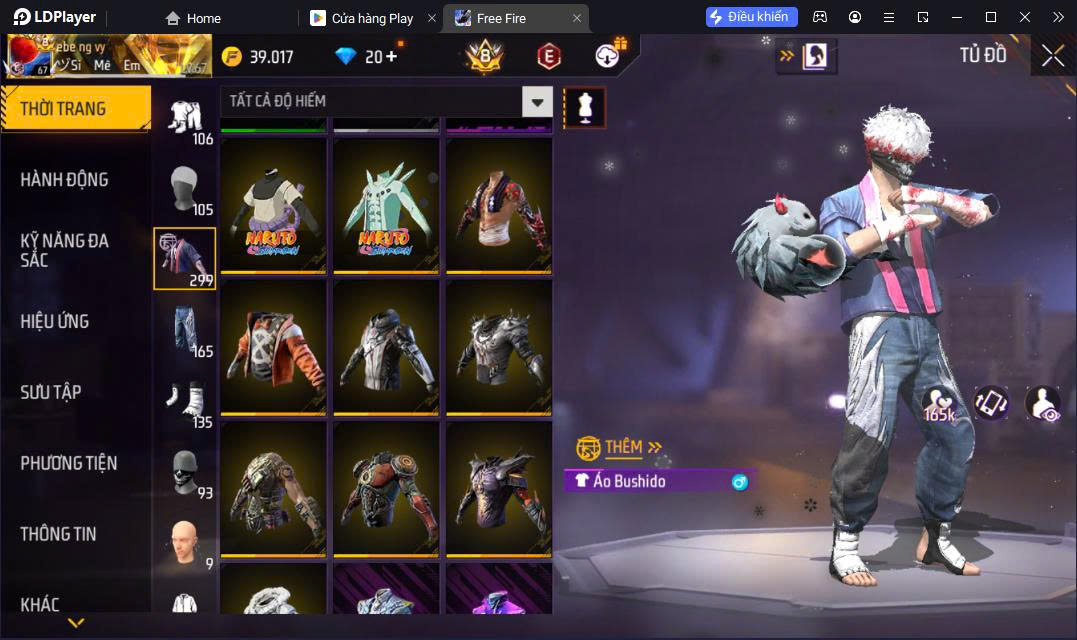
Task: Close the Tủ Đồ wardrobe screen
Action: [x=1052, y=56]
